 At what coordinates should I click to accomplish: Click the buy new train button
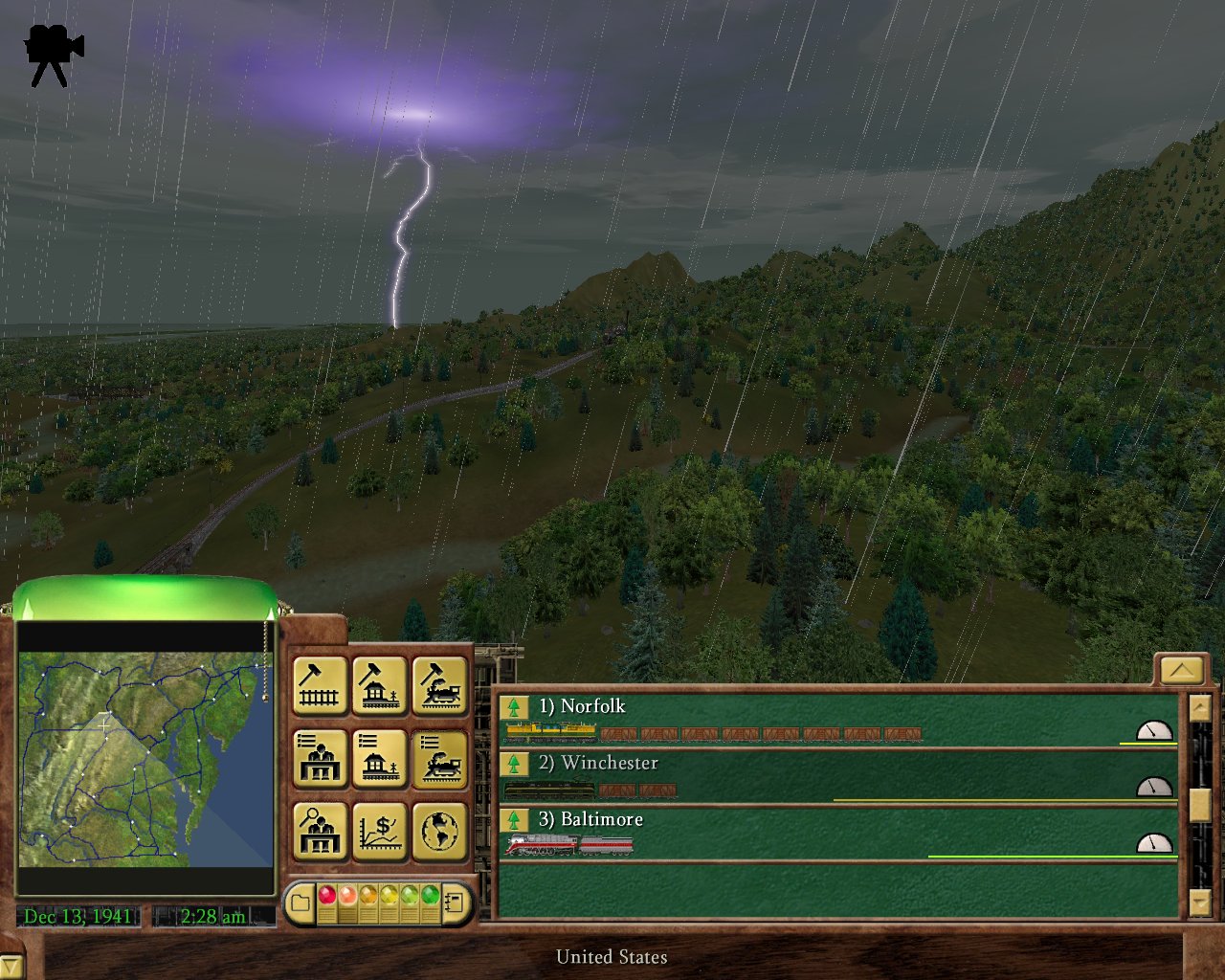[x=440, y=685]
